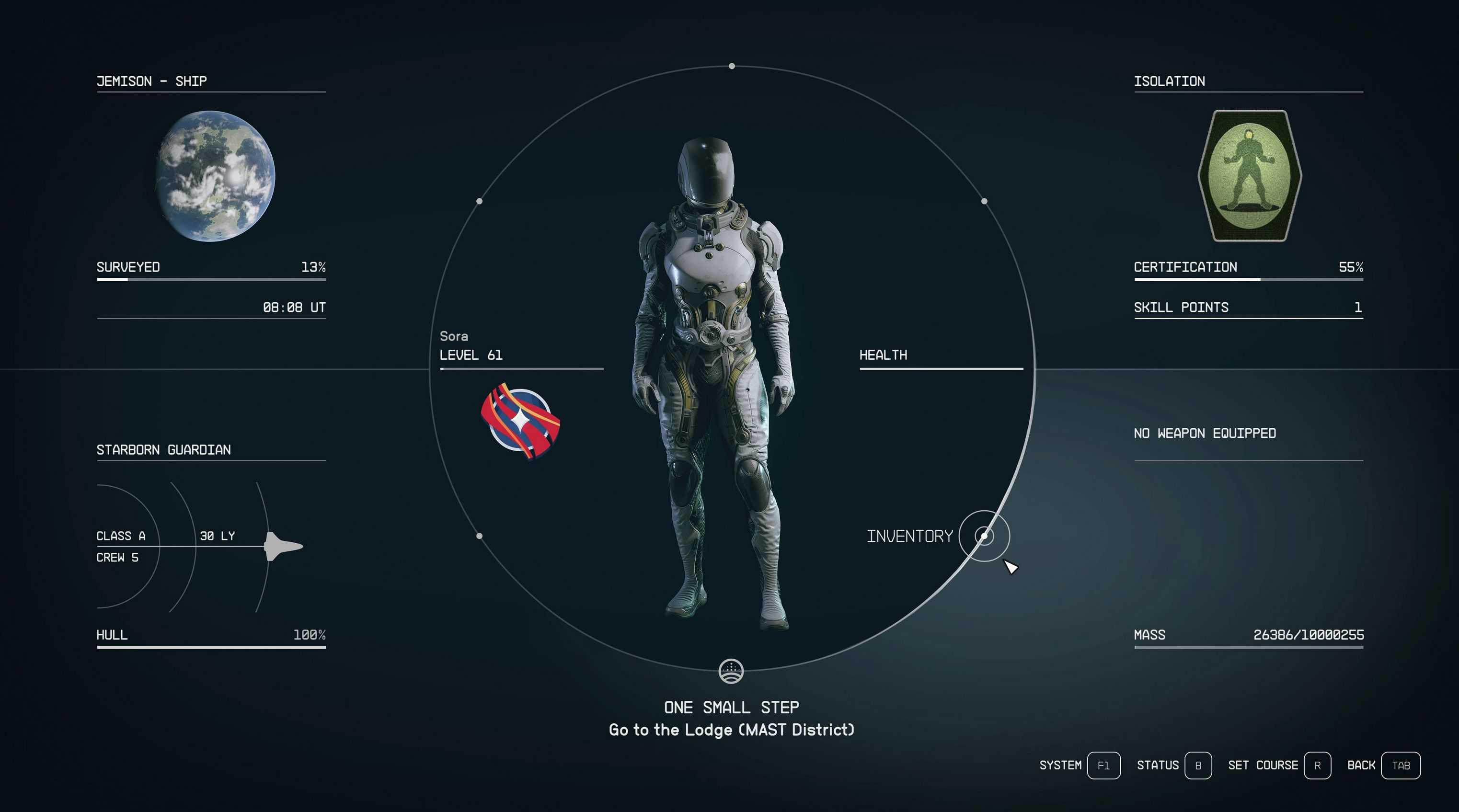The height and width of the screenshot is (812, 1459).
Task: Choose Set Course for mission
Action: [x=1317, y=766]
